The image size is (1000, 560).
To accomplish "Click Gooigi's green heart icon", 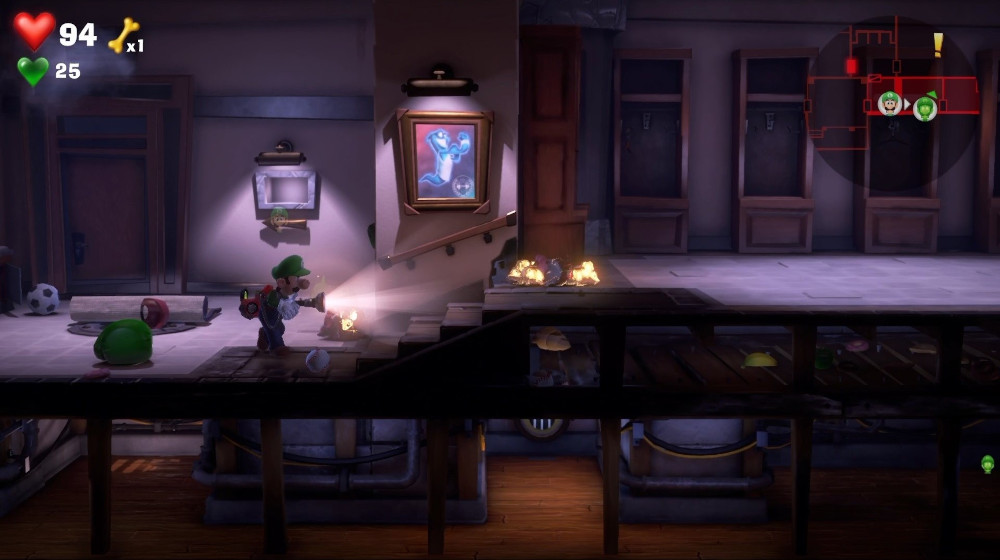I will [32, 71].
